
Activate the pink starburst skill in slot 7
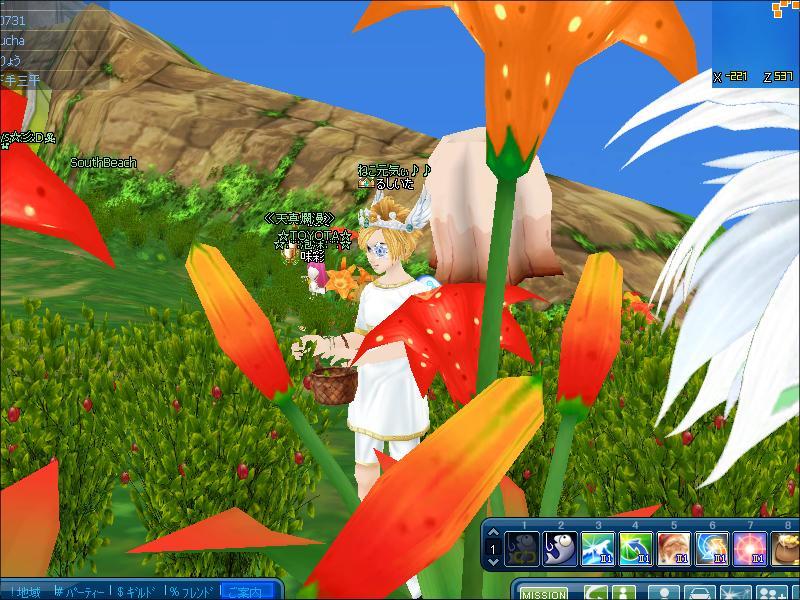pyautogui.click(x=749, y=549)
